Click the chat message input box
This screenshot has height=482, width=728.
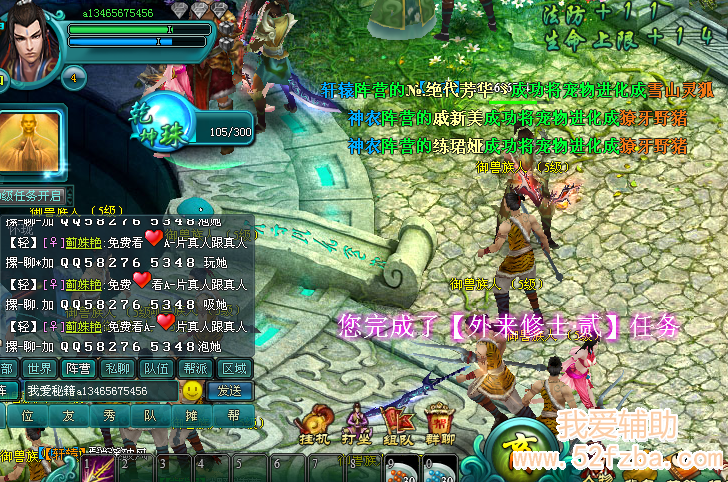[x=98, y=390]
